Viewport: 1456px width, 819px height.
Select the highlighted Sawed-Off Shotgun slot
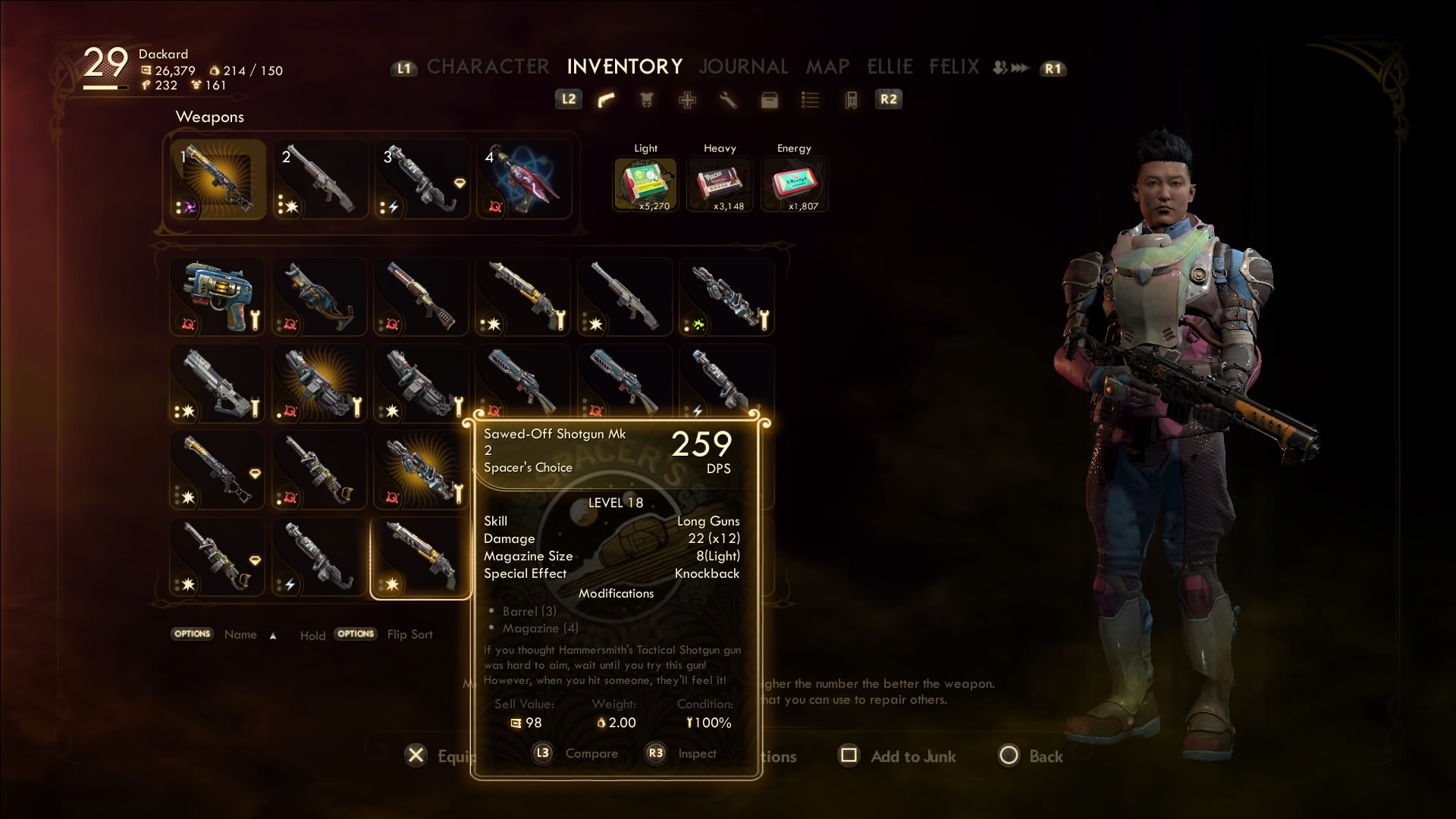pos(420,559)
